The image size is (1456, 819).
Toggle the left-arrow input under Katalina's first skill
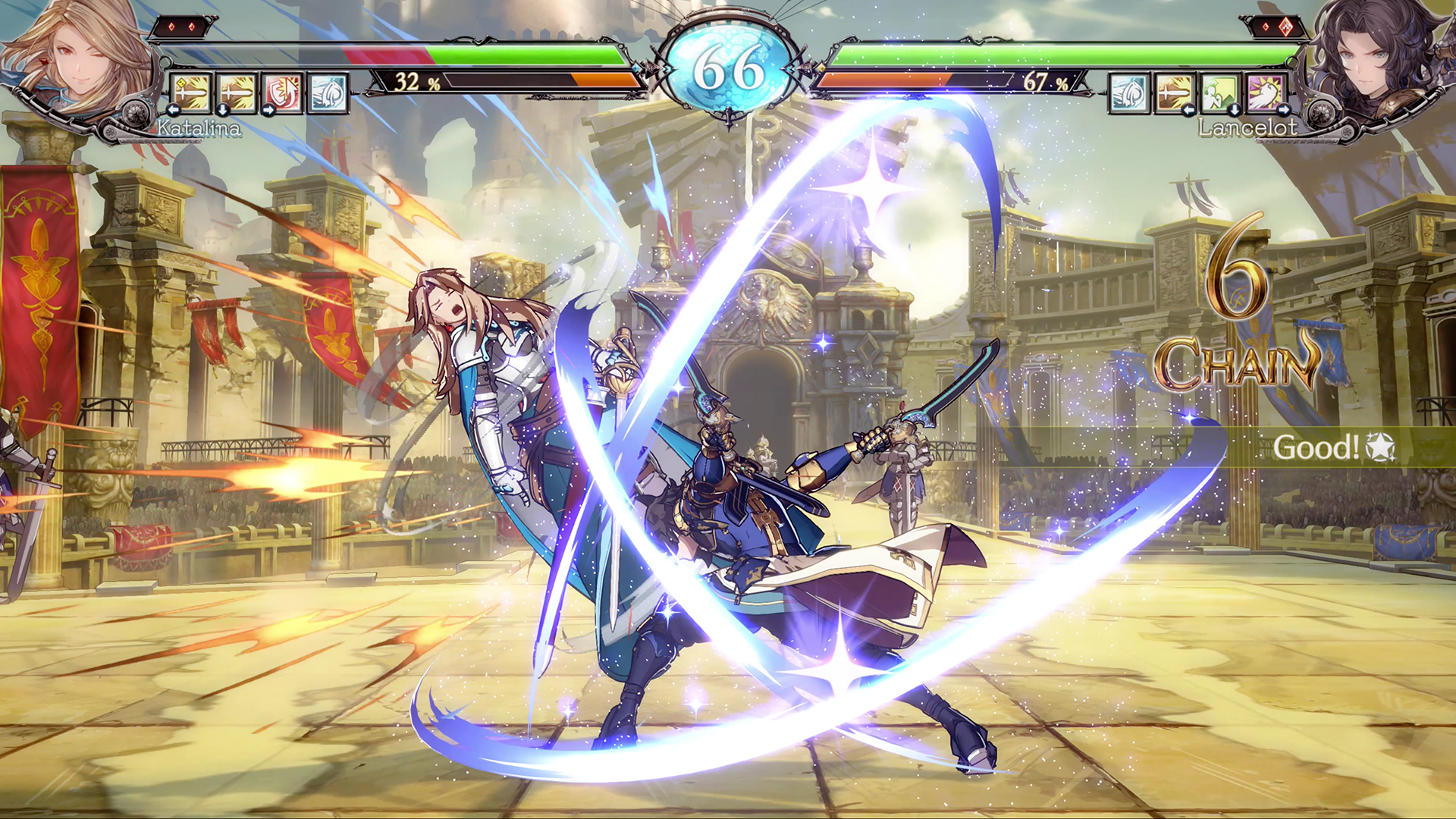(174, 110)
